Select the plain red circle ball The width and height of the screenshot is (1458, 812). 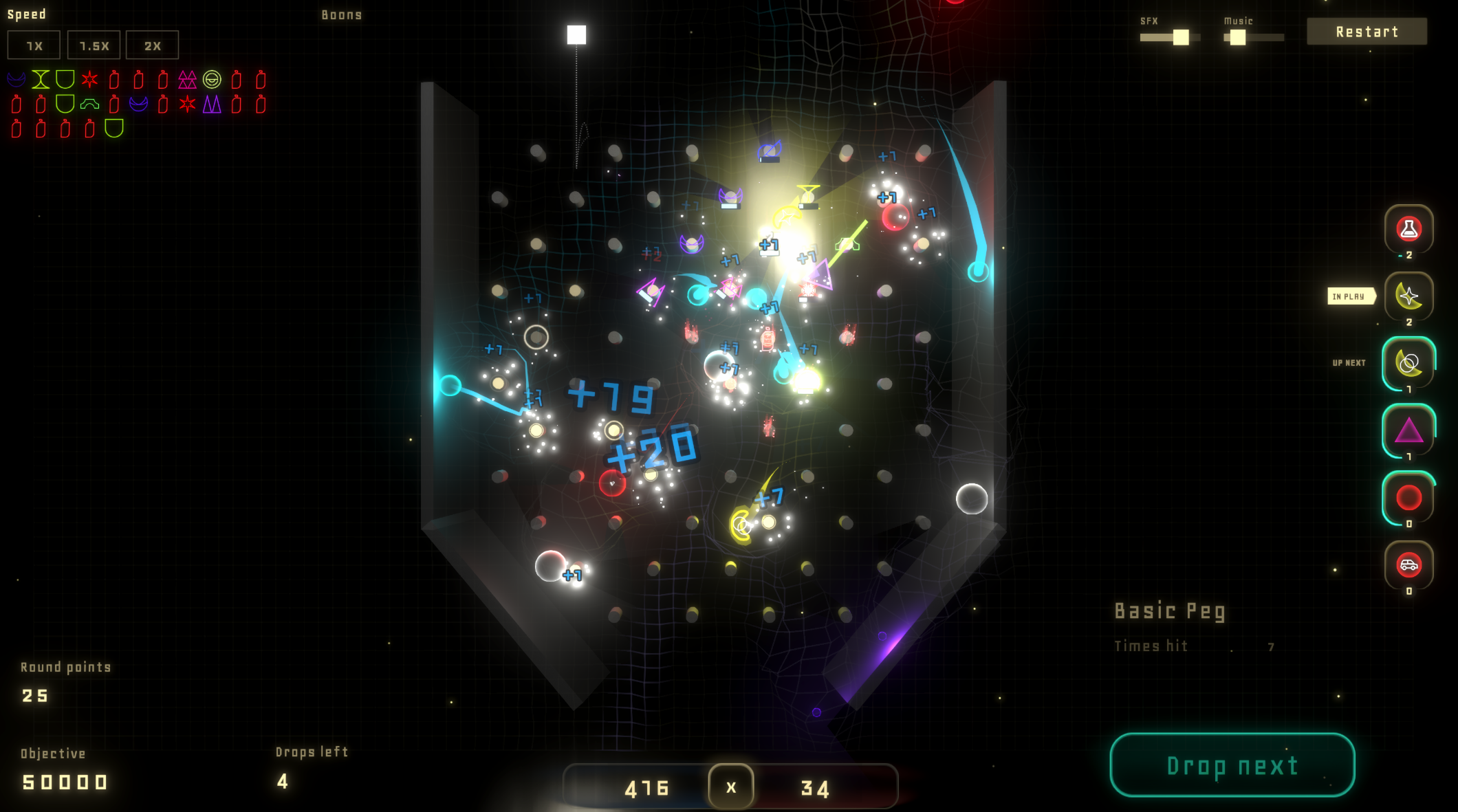pos(1408,497)
